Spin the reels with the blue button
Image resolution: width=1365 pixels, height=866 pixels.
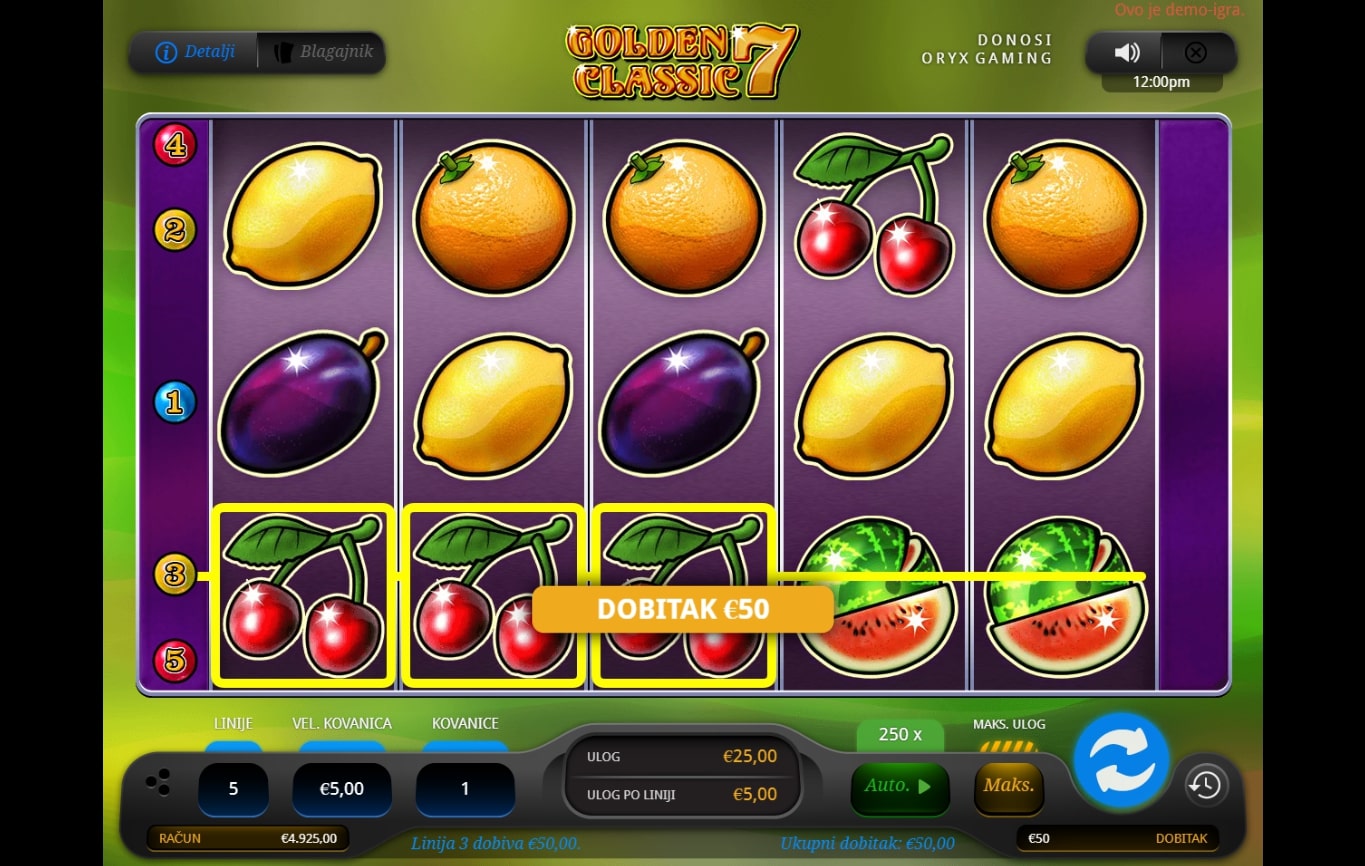pos(1121,760)
